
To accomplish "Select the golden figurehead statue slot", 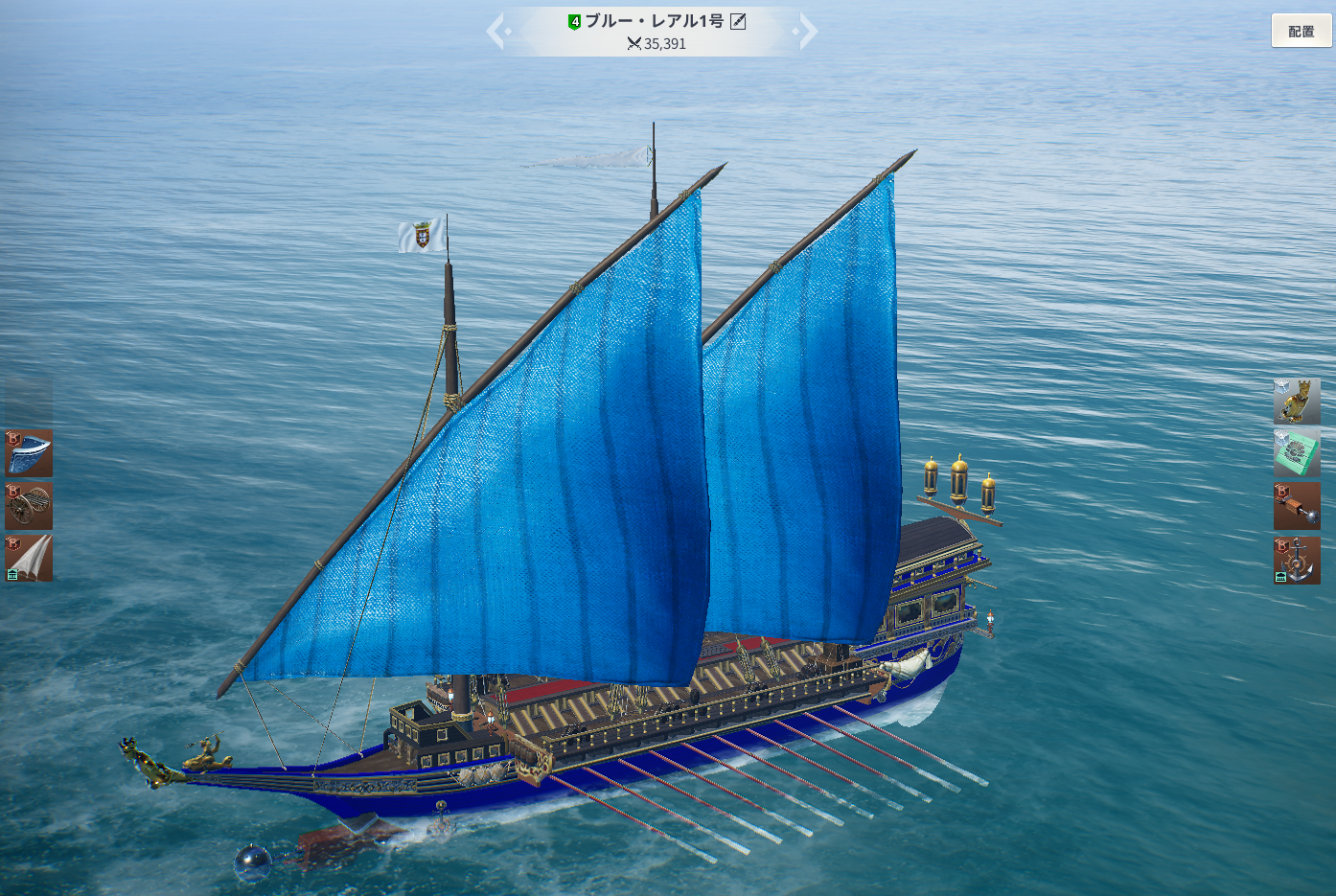I will [x=1297, y=402].
